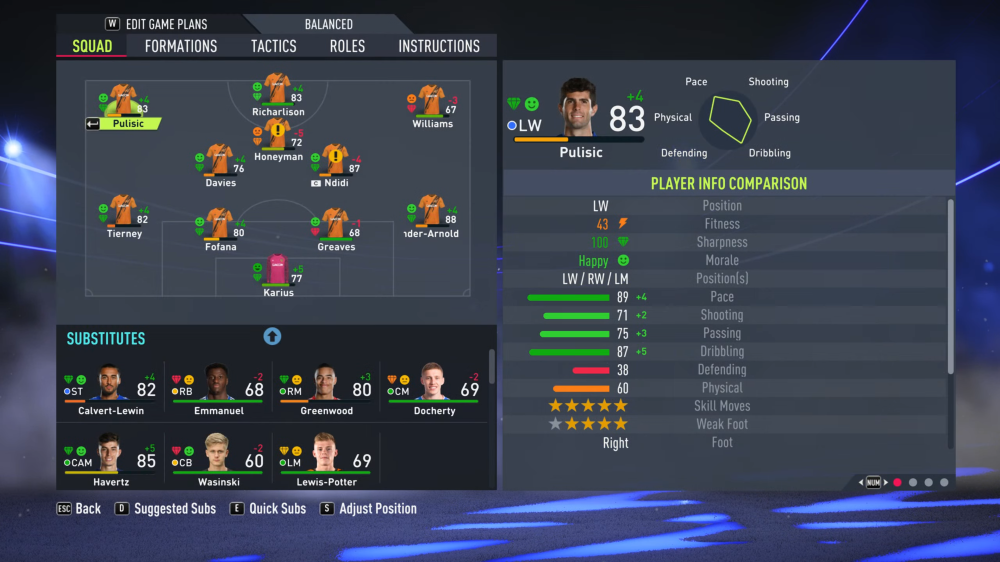Select Richarlison on the pitch
Screen dimensions: 1000x562
[x=277, y=94]
